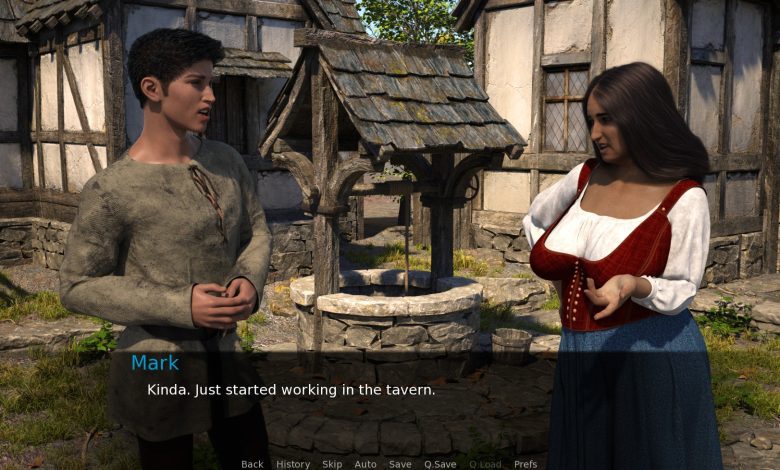
Task: Open the dialogue History log
Action: click(x=293, y=464)
